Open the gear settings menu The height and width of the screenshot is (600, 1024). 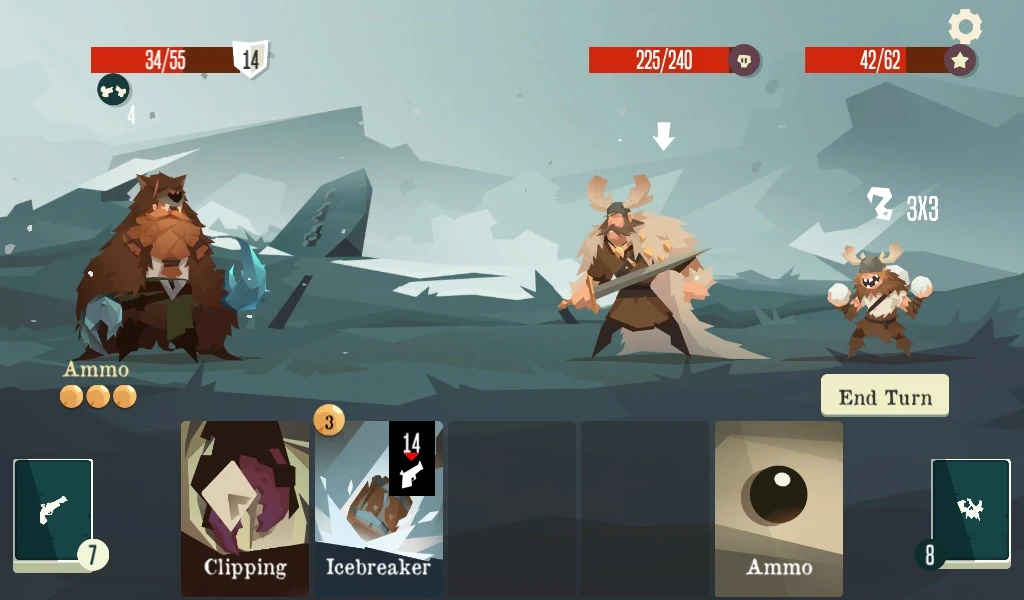(x=965, y=26)
